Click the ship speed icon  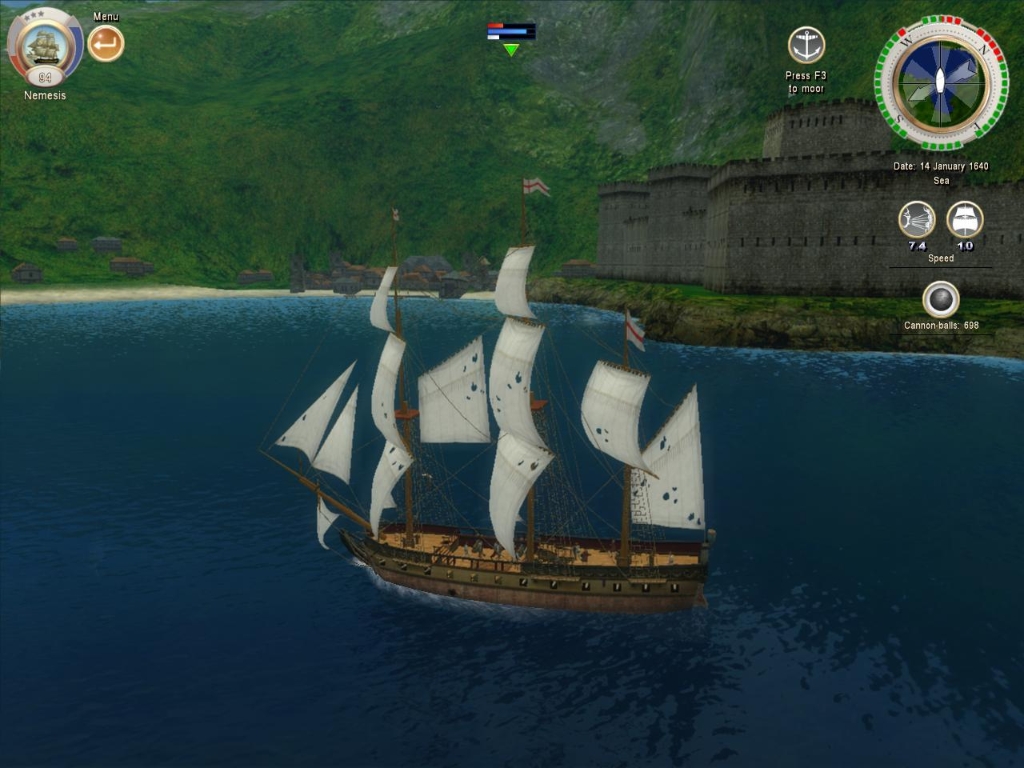(965, 220)
